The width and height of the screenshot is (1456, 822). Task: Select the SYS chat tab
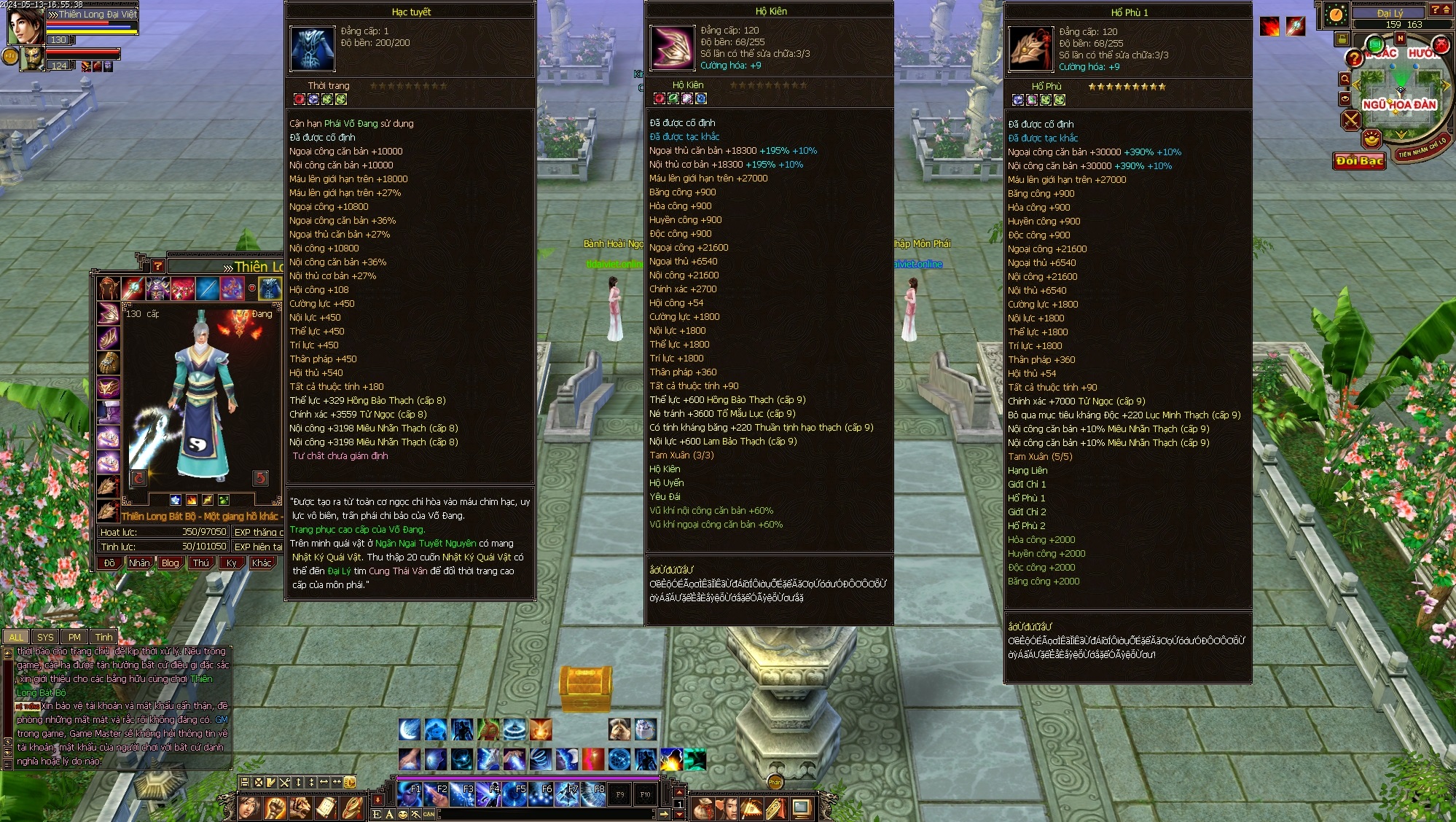pos(45,637)
